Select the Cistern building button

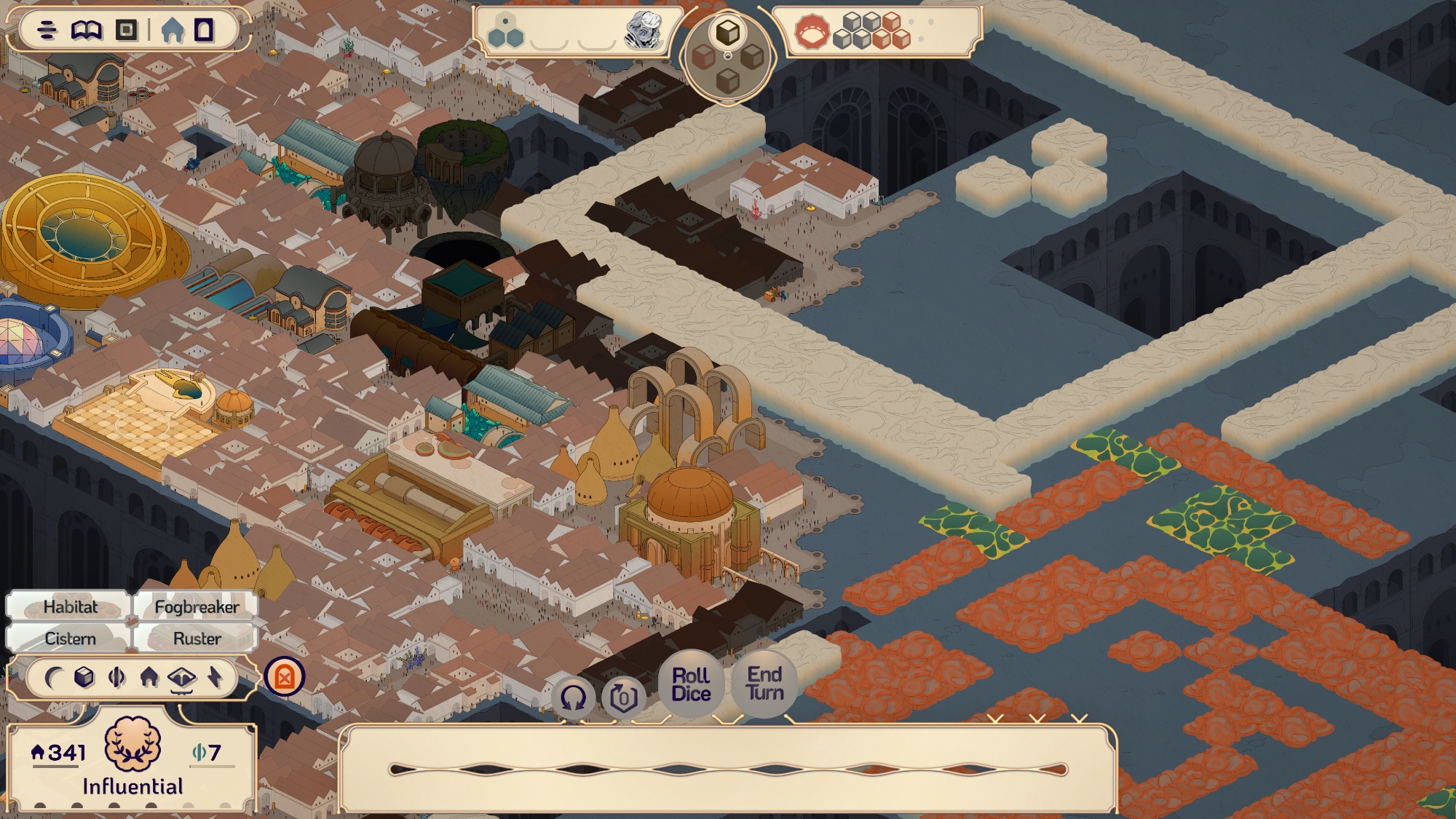click(x=70, y=638)
